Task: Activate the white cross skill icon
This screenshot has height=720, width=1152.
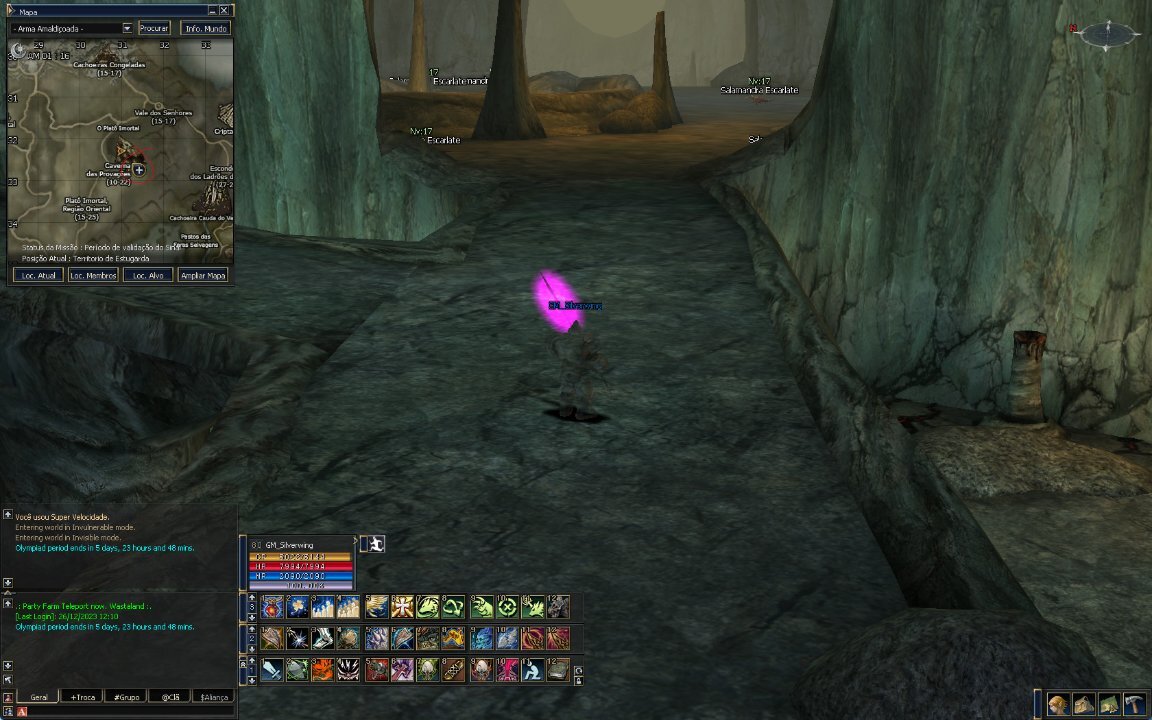Action: click(403, 607)
